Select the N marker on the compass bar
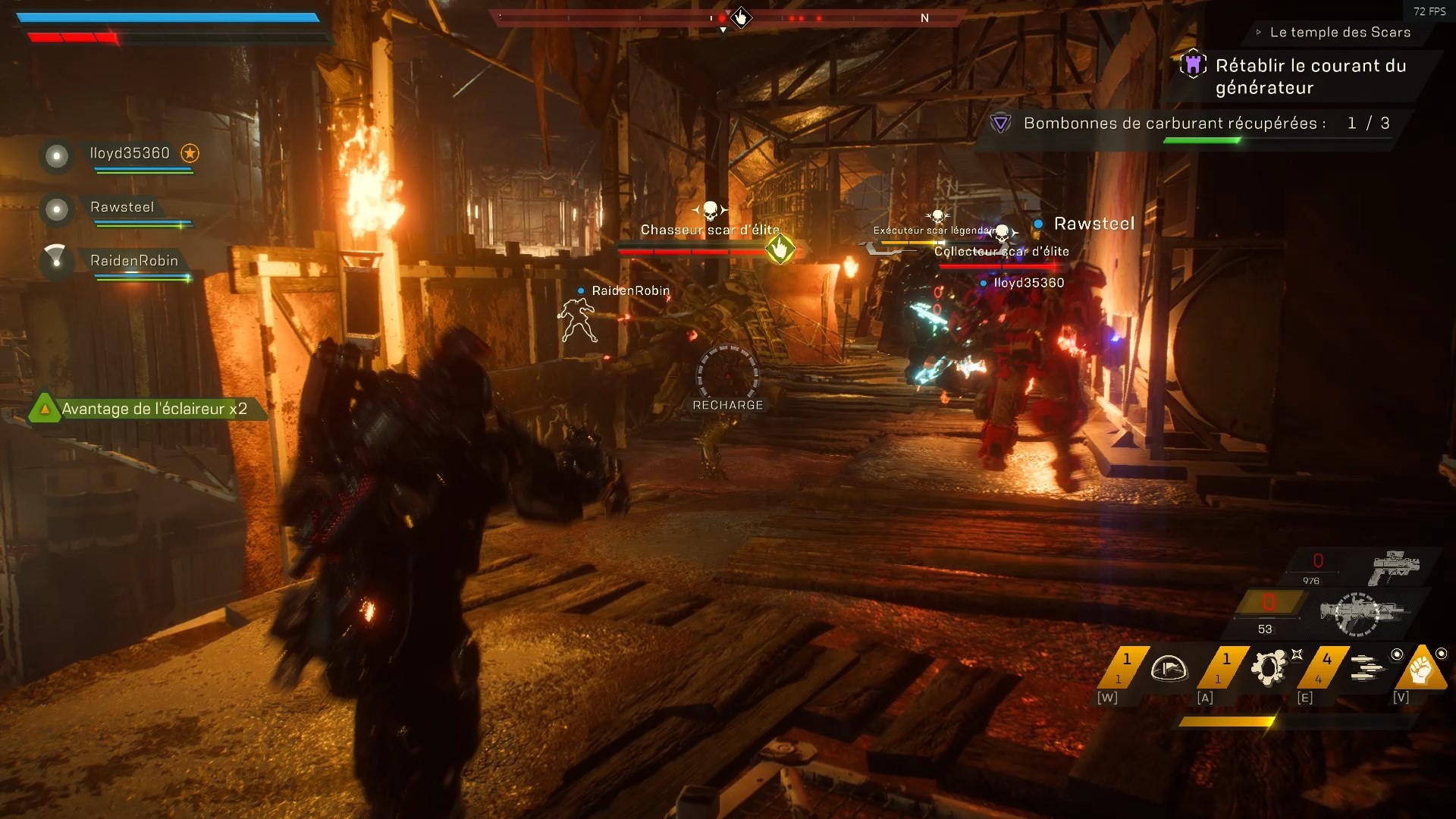 (x=925, y=18)
